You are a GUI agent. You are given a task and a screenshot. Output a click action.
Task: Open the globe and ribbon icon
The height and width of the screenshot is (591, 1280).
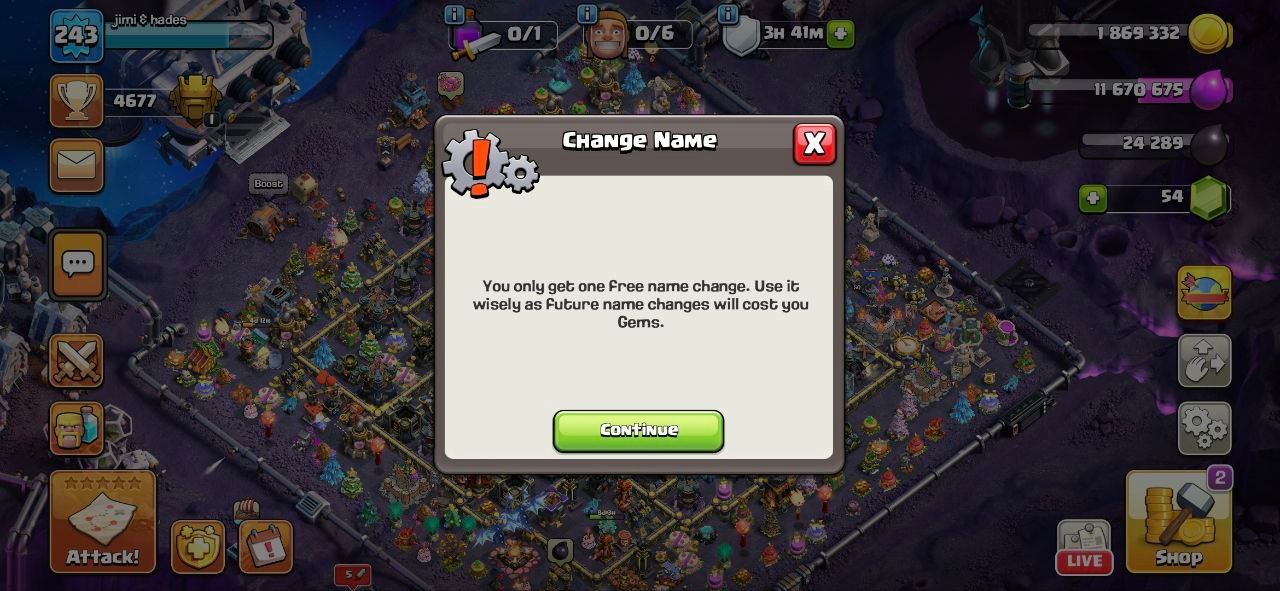pyautogui.click(x=1204, y=293)
